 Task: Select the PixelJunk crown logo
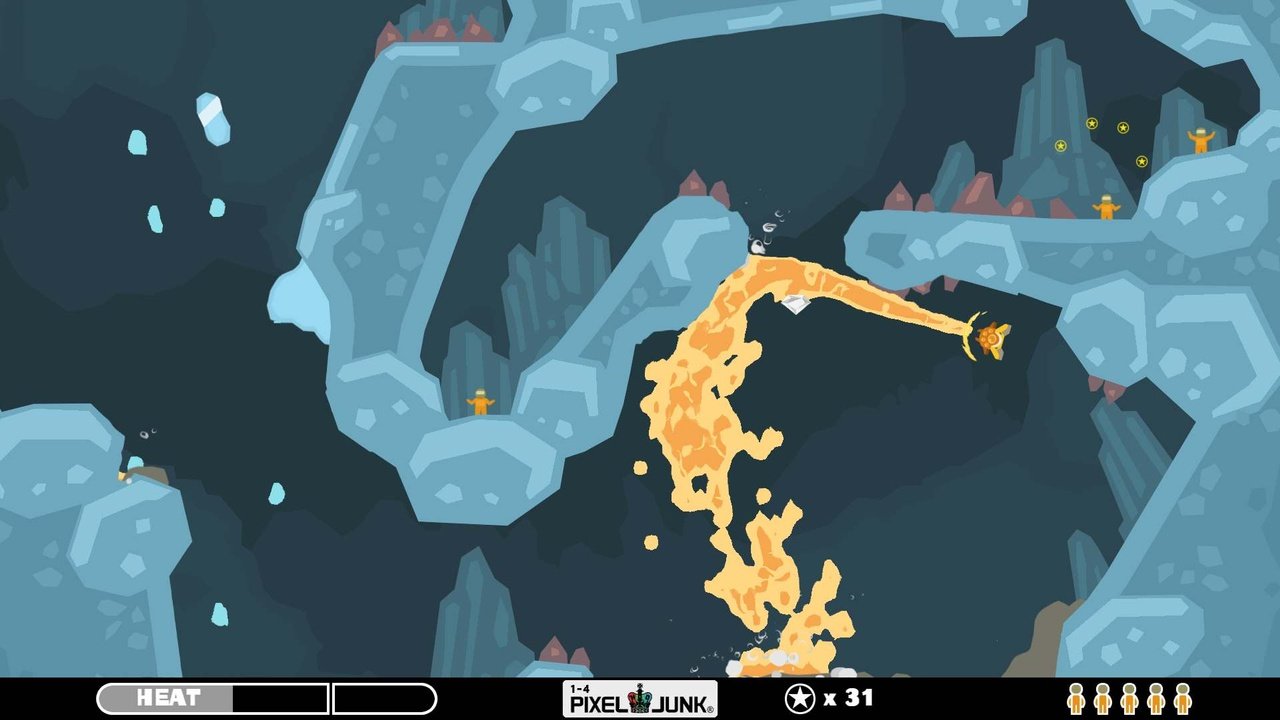(x=641, y=699)
